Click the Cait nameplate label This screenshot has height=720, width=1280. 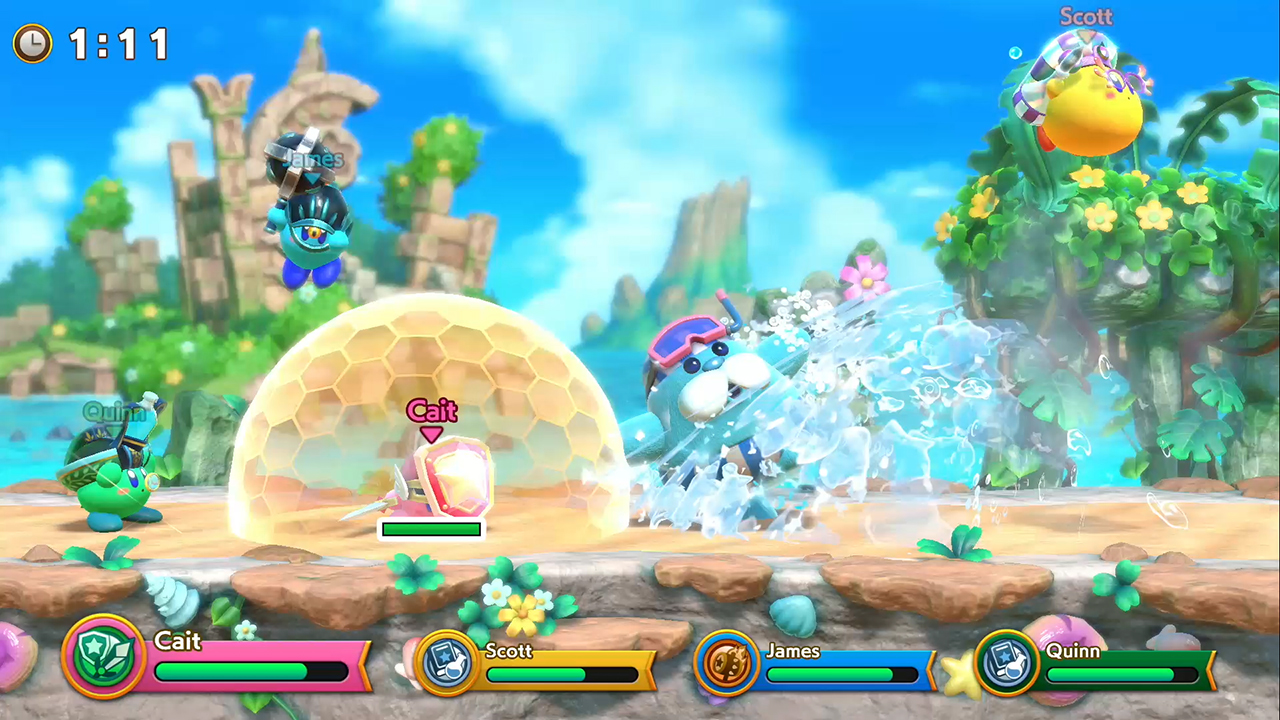coord(430,411)
